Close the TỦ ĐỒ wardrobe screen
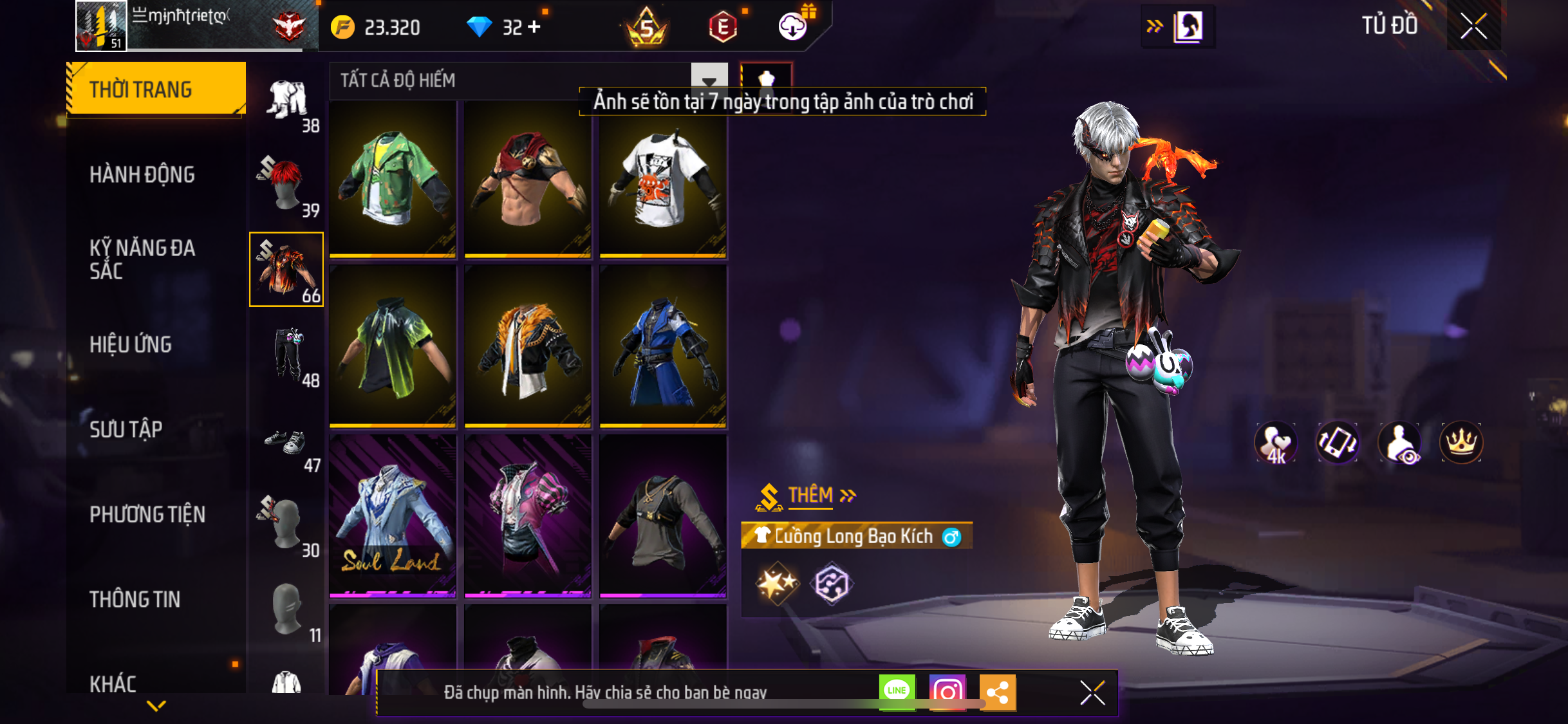This screenshot has height=724, width=1568. 1473,26
